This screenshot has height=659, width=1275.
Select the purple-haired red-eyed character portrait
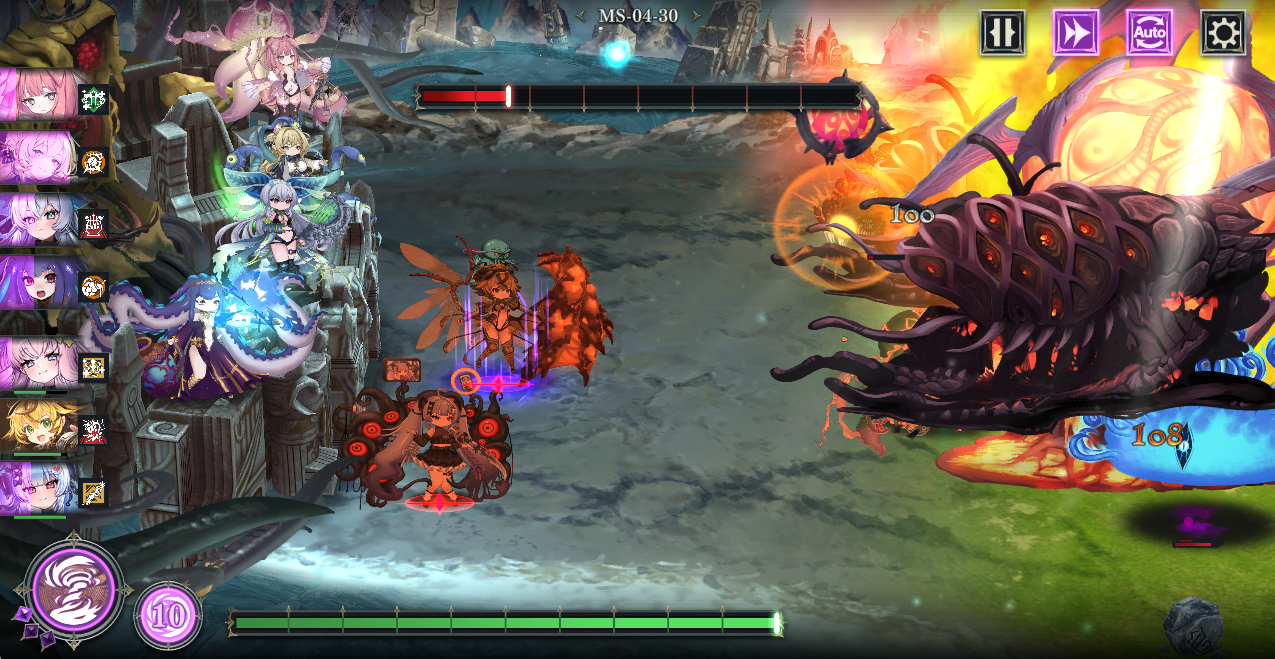pos(39,283)
